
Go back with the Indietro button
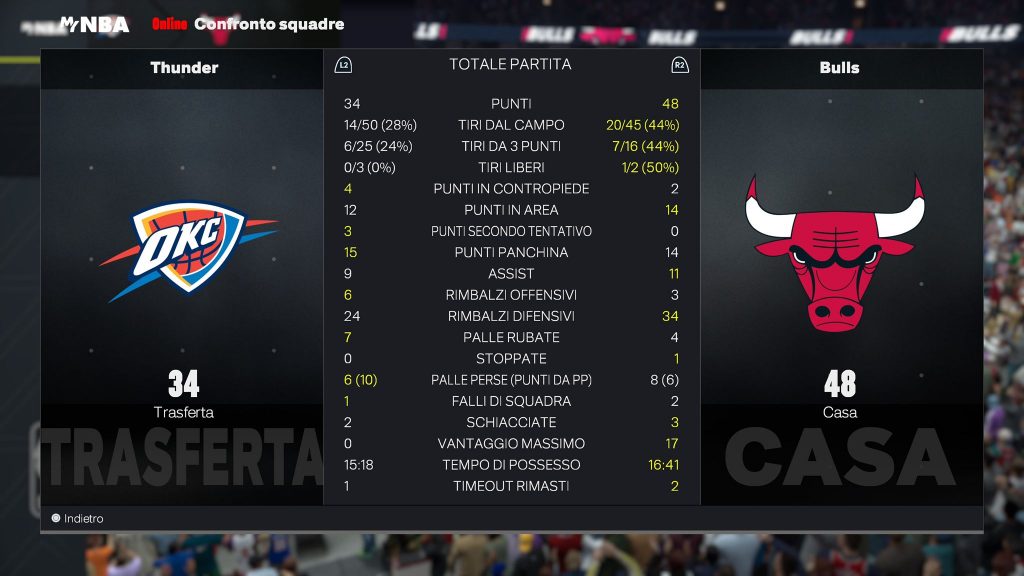pos(78,519)
